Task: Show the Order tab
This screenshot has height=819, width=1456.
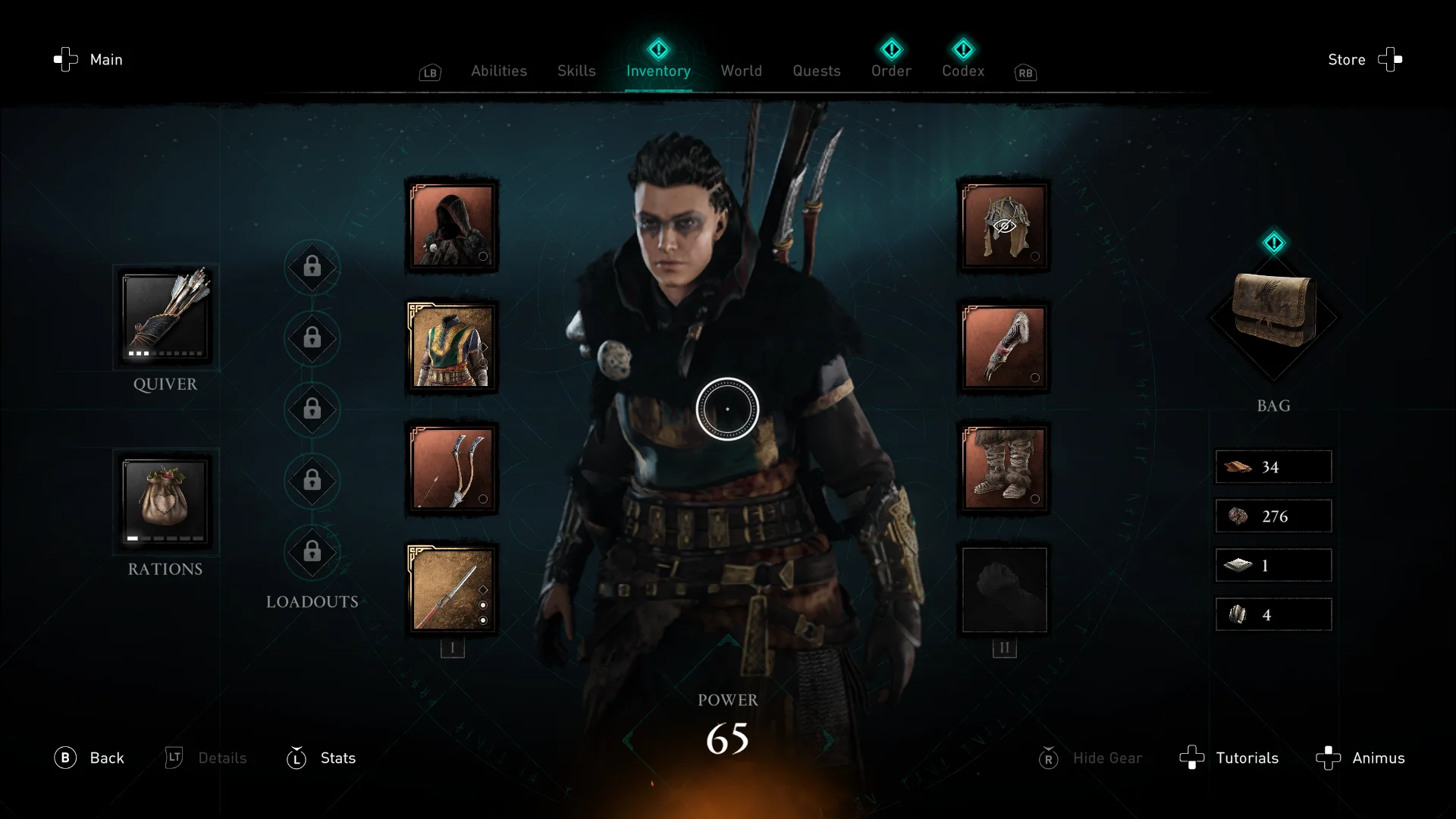Action: click(x=891, y=71)
